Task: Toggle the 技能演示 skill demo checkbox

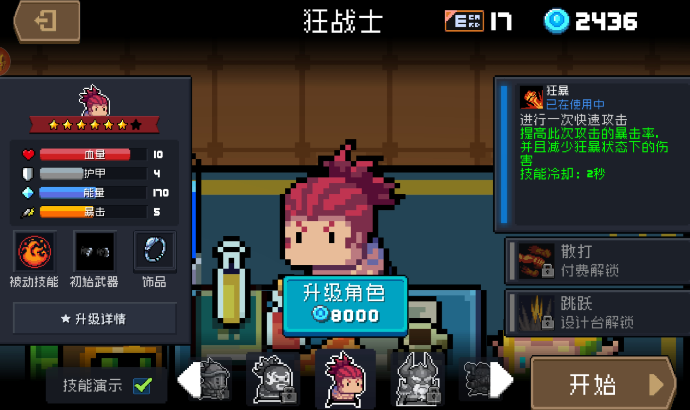Action: pos(143,384)
